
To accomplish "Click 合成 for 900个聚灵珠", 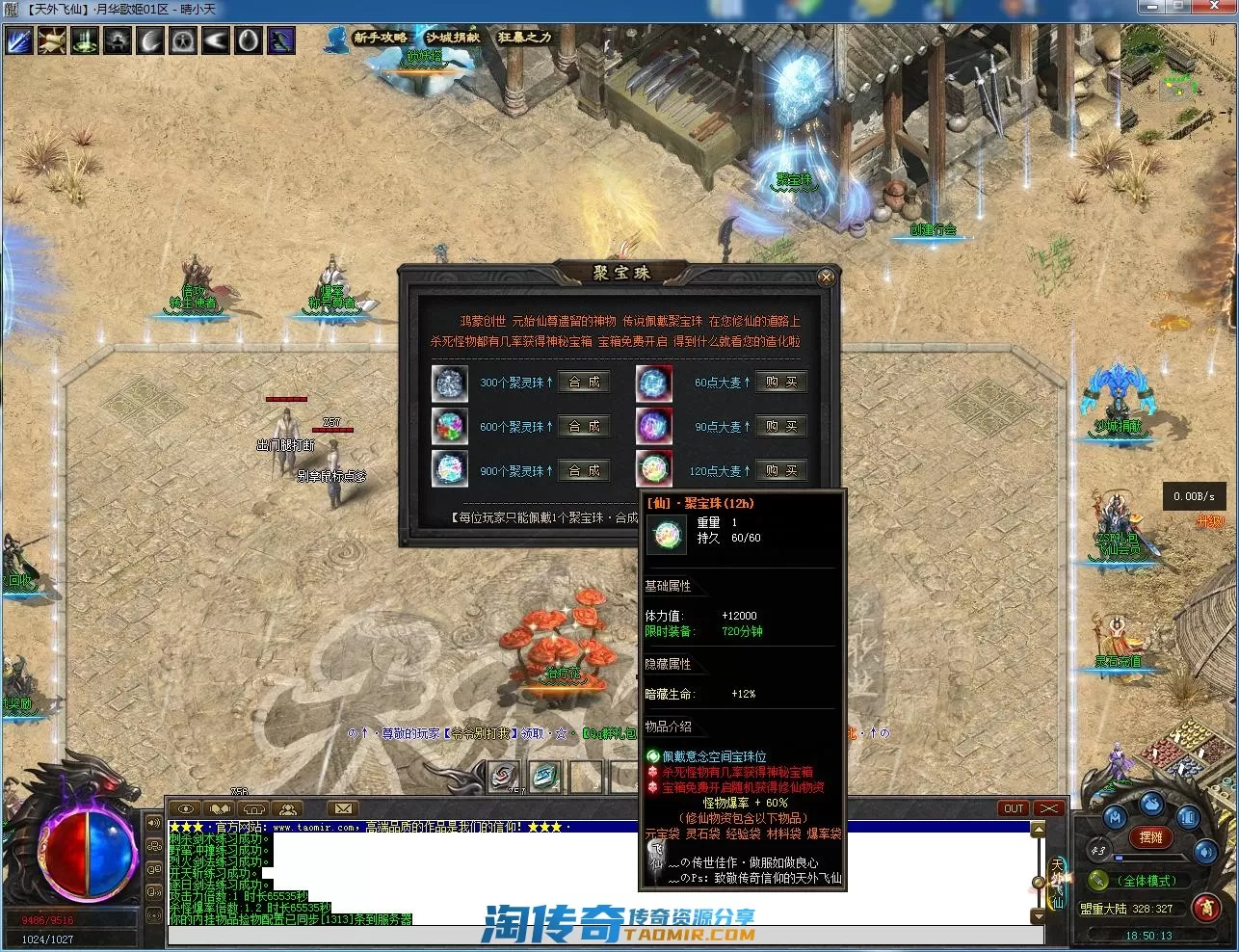I will (584, 471).
